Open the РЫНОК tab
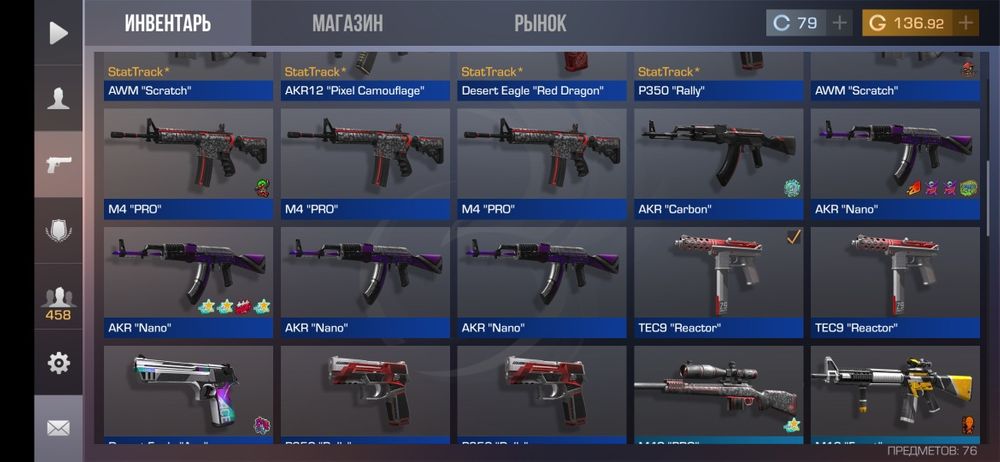Image resolution: width=1000 pixels, height=462 pixels. [540, 23]
